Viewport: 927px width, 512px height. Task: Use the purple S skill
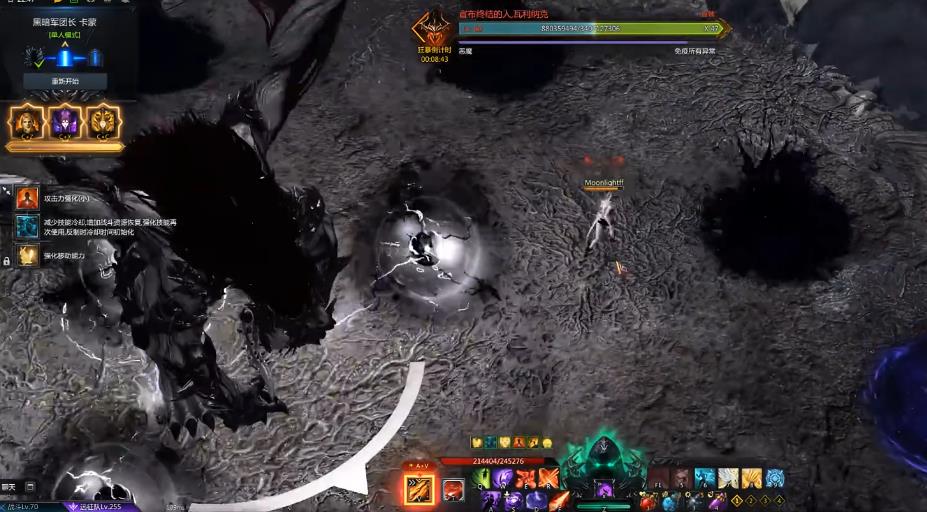pyautogui.click(x=513, y=499)
